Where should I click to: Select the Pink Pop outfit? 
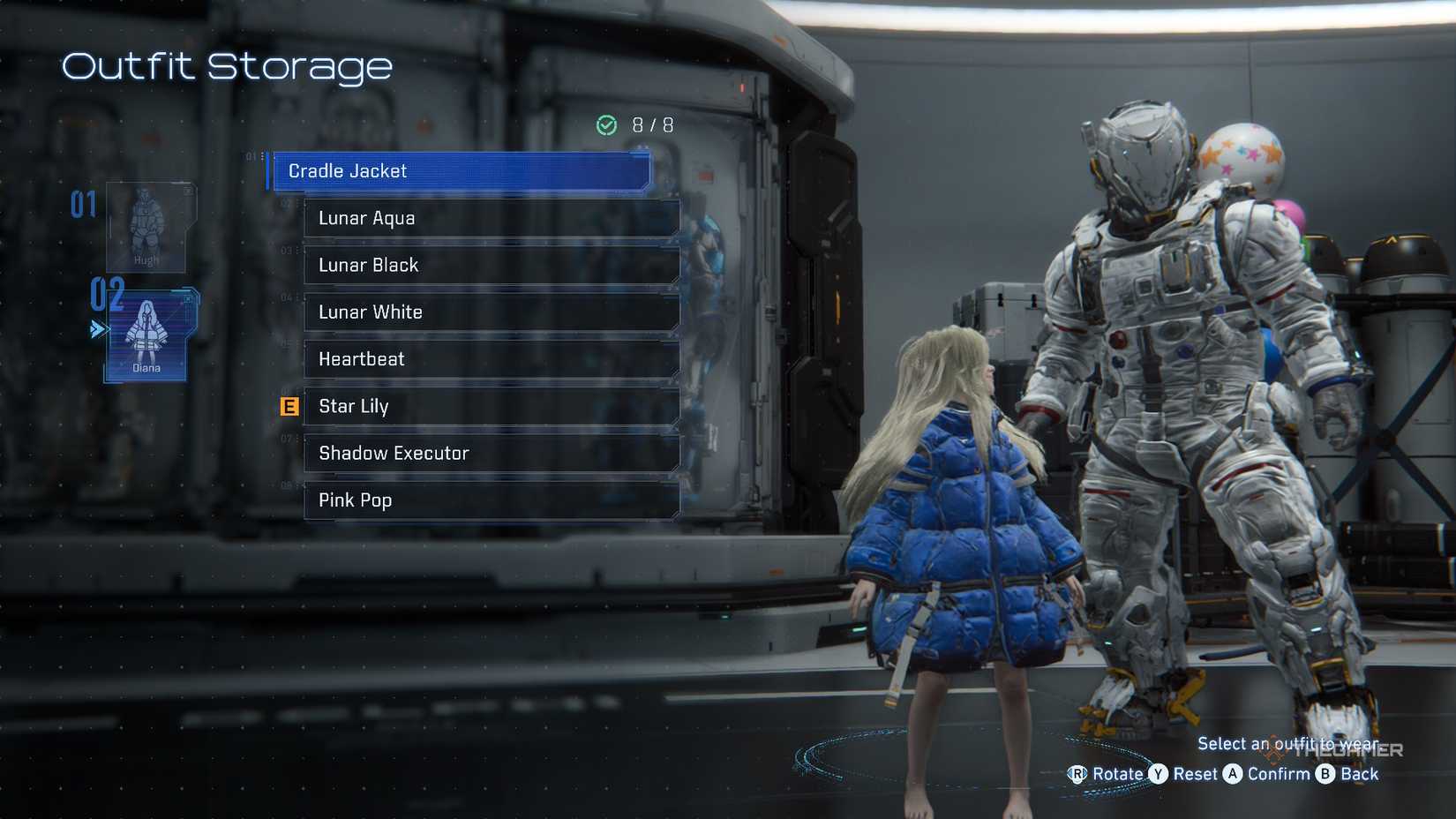492,500
